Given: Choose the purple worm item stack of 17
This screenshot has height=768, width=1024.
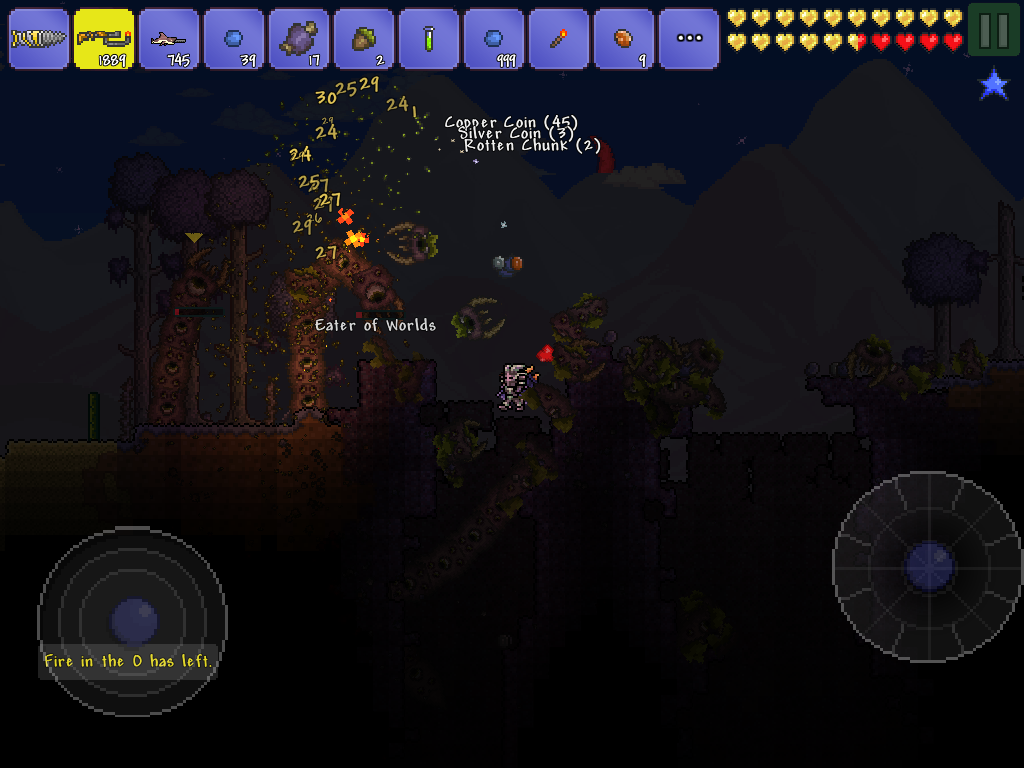Looking at the screenshot, I should click(299, 39).
